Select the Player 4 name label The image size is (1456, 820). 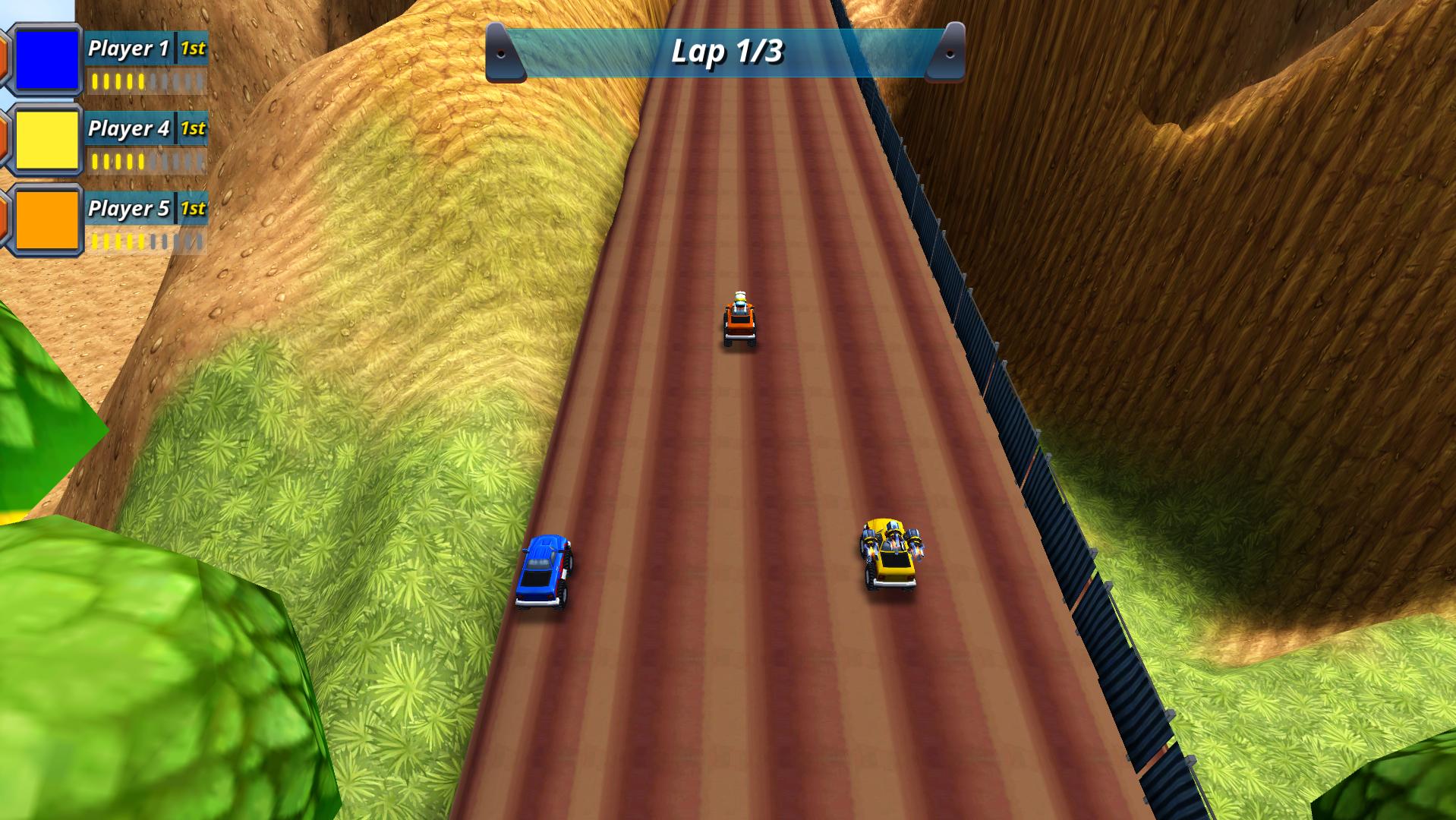click(129, 130)
